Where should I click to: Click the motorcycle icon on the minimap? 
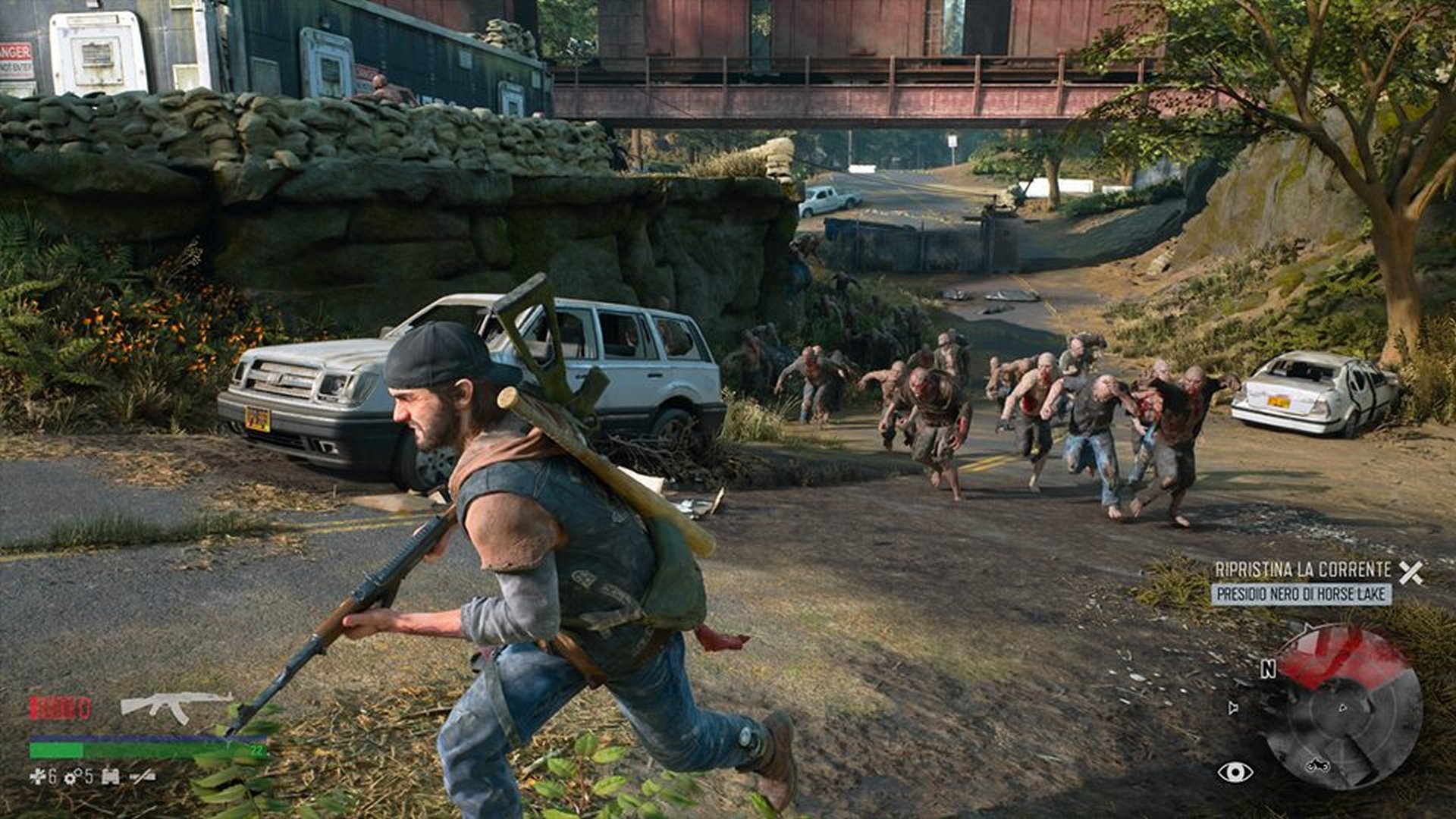[1318, 765]
